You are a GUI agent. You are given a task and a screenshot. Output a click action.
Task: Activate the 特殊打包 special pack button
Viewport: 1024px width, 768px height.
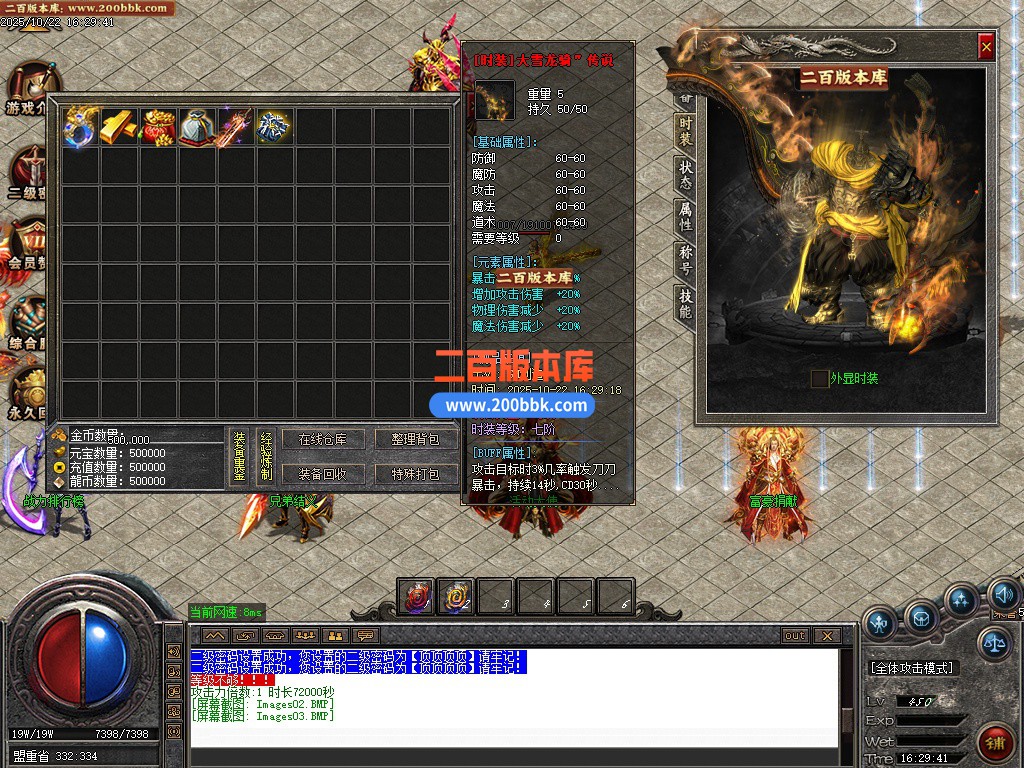[415, 474]
